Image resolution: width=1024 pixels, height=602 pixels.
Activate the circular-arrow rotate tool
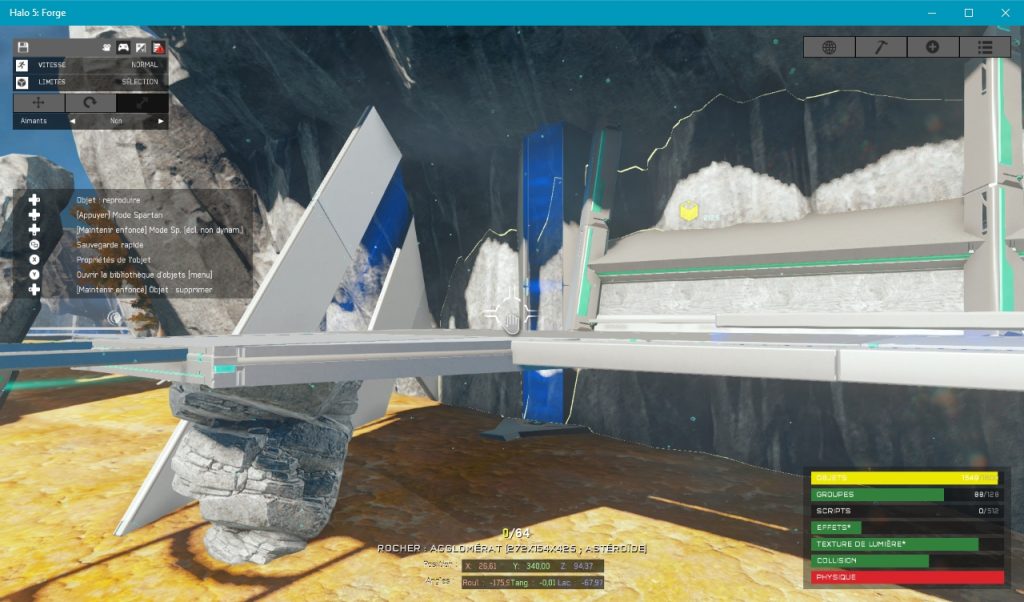91,103
